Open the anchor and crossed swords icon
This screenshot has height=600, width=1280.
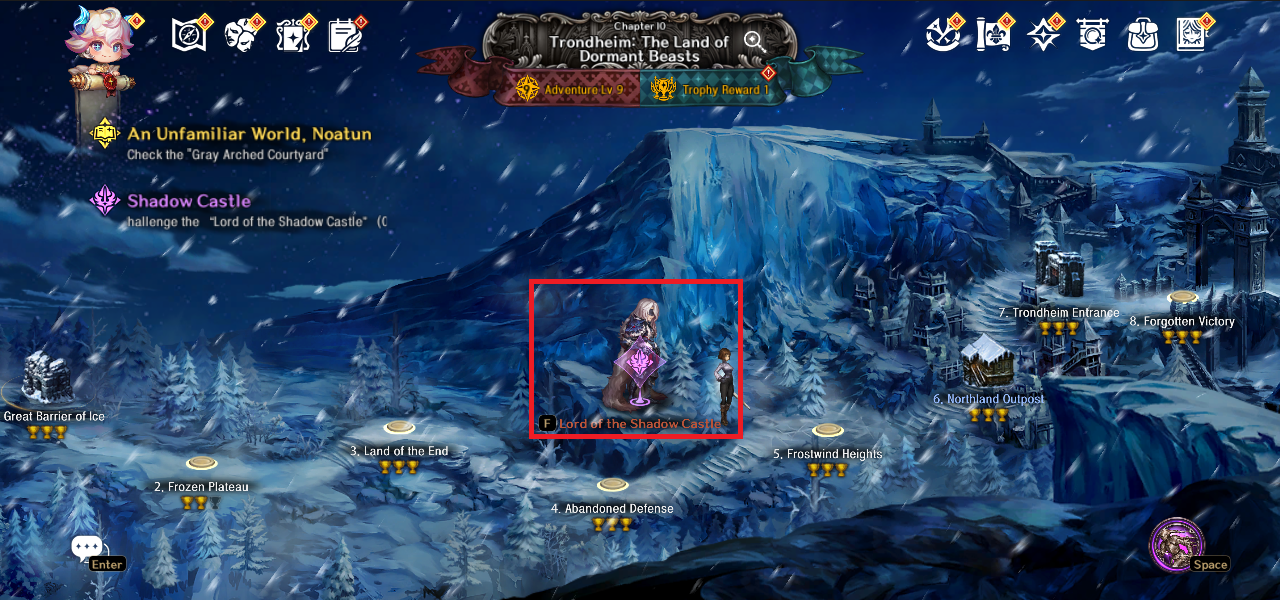942,35
